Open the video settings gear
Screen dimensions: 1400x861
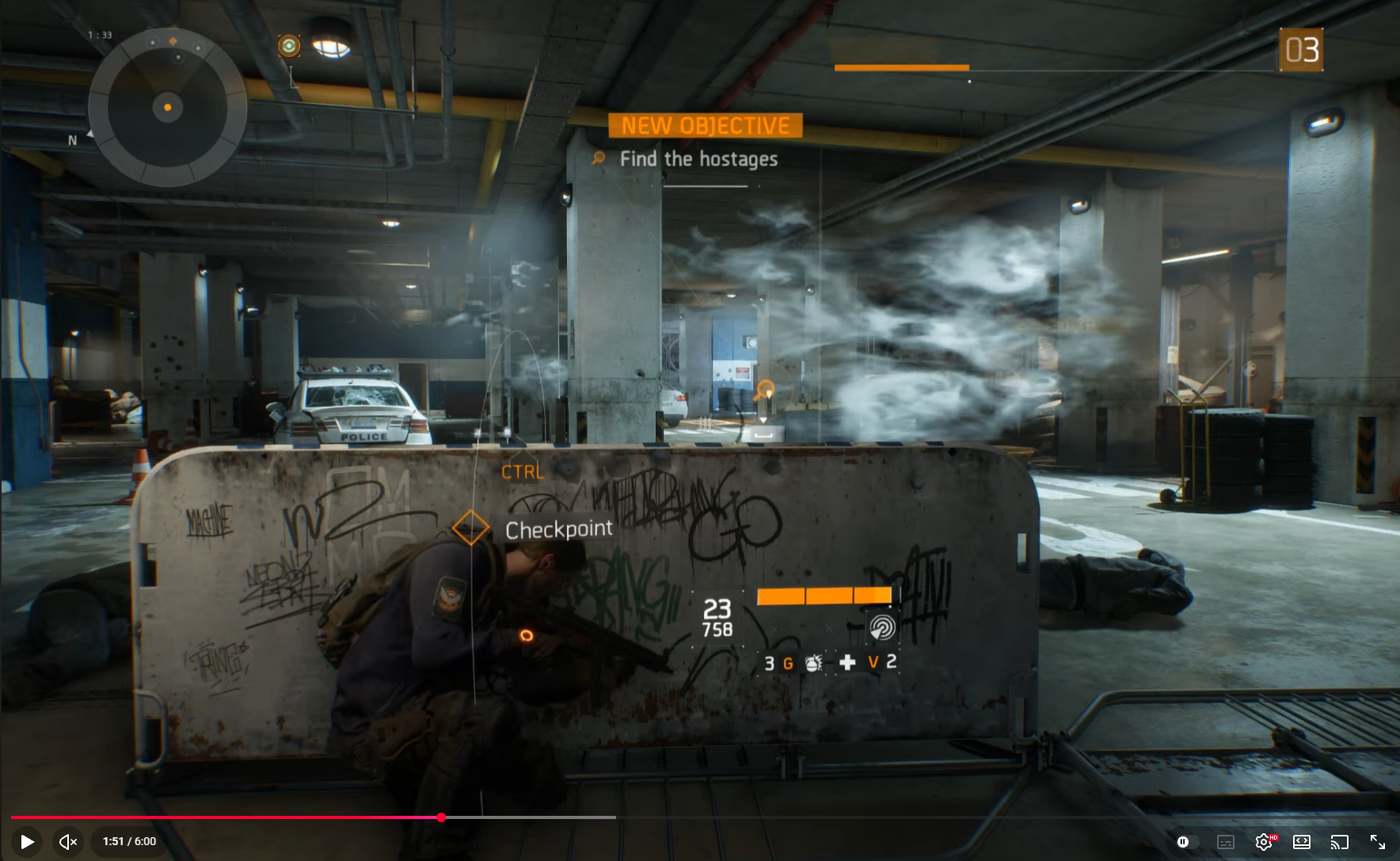pyautogui.click(x=1263, y=841)
